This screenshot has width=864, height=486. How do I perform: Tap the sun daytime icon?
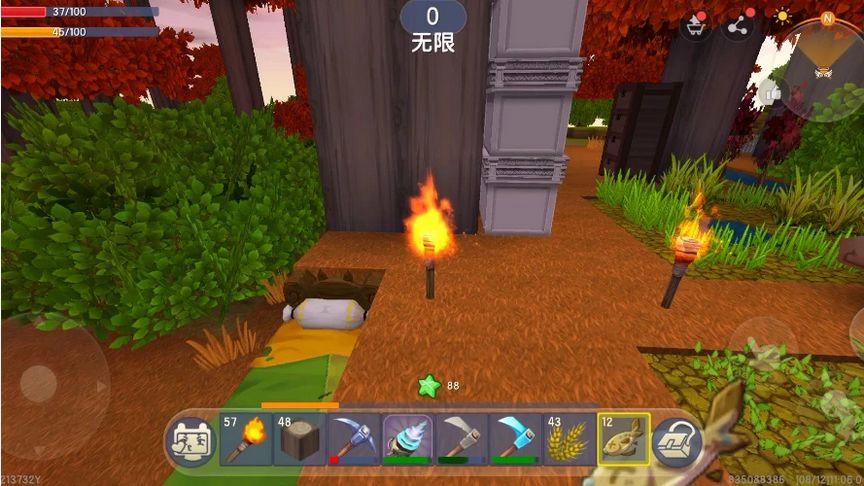(x=782, y=18)
